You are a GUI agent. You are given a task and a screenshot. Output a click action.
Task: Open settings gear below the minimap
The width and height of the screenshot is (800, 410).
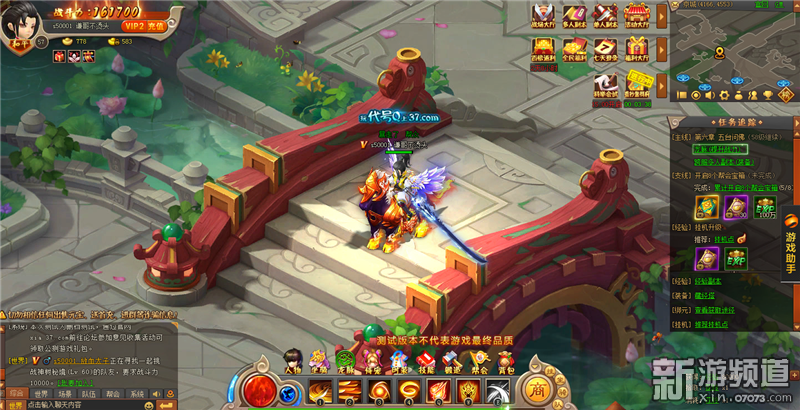pyautogui.click(x=723, y=95)
